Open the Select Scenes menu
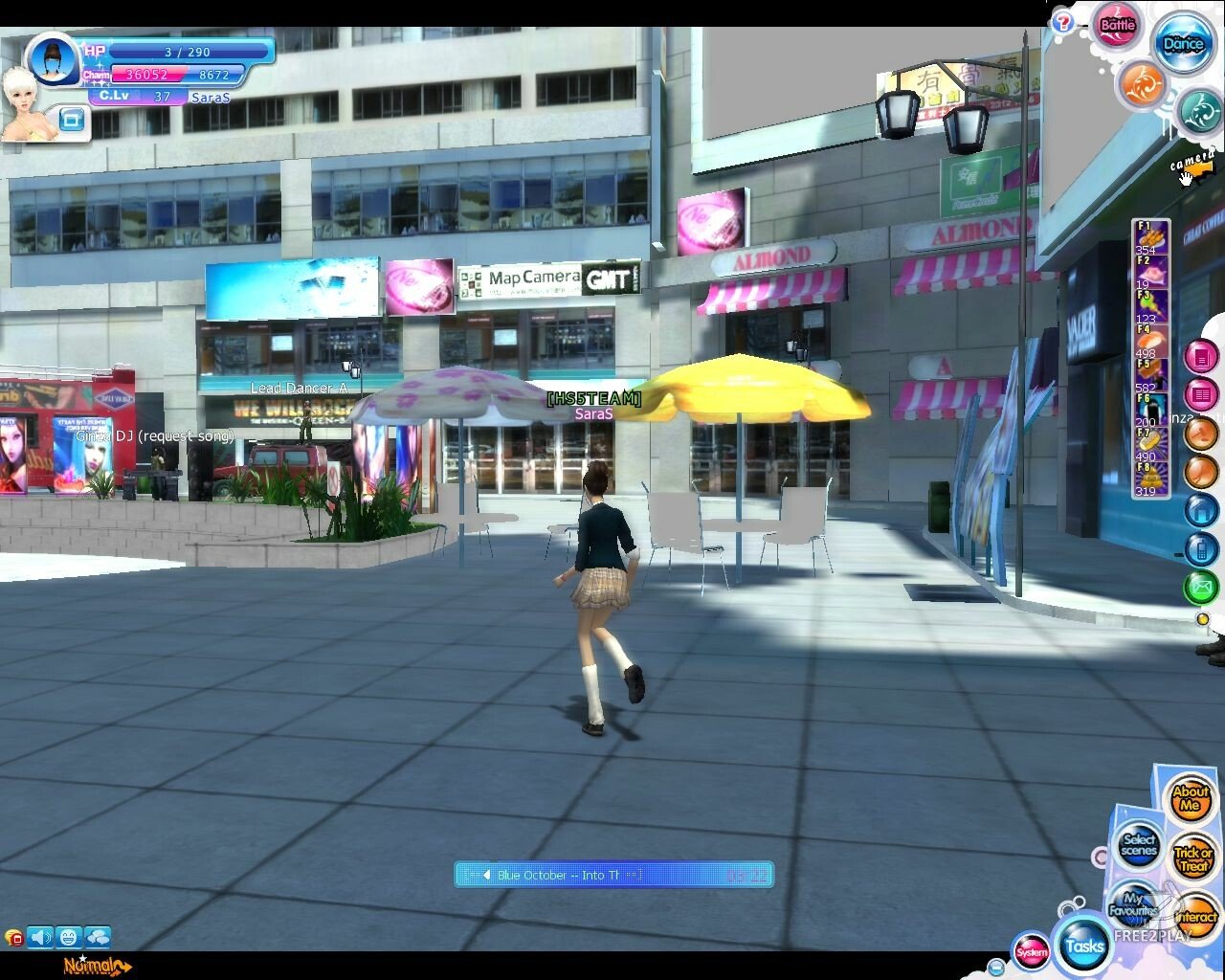The image size is (1225, 980). pyautogui.click(x=1139, y=845)
